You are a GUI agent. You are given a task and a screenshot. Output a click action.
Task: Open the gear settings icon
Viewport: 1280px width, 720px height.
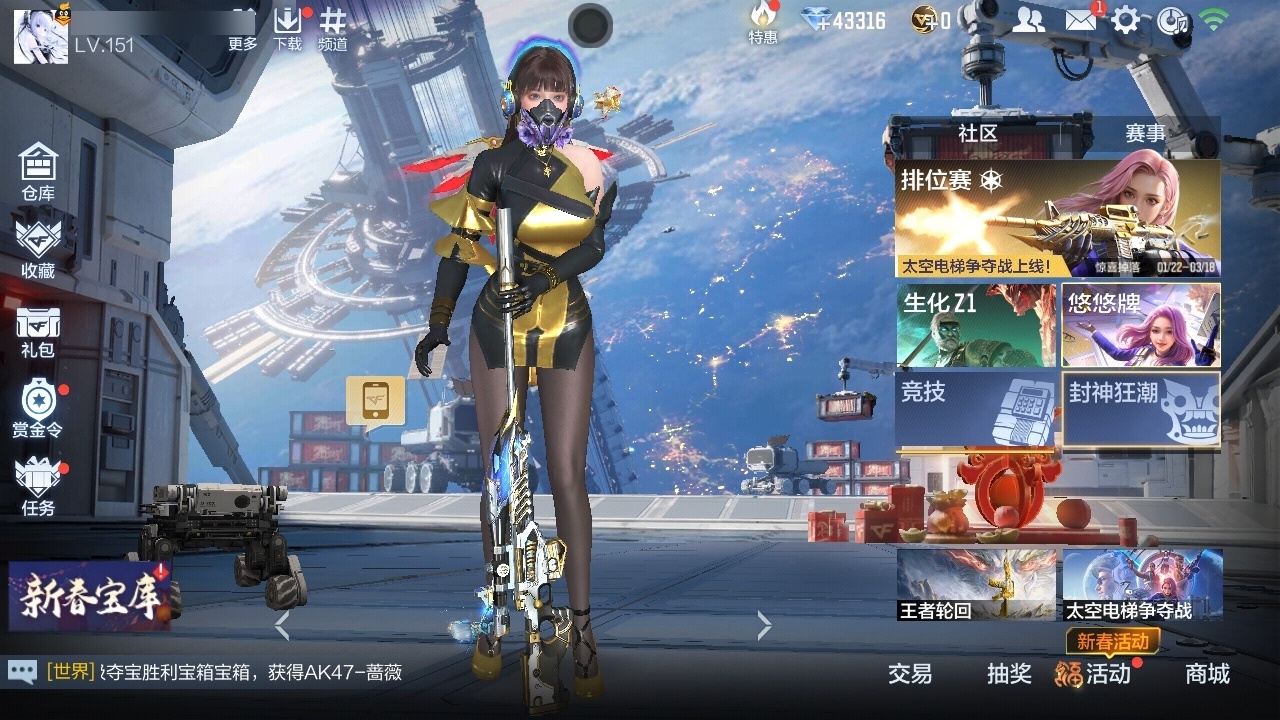[1125, 19]
